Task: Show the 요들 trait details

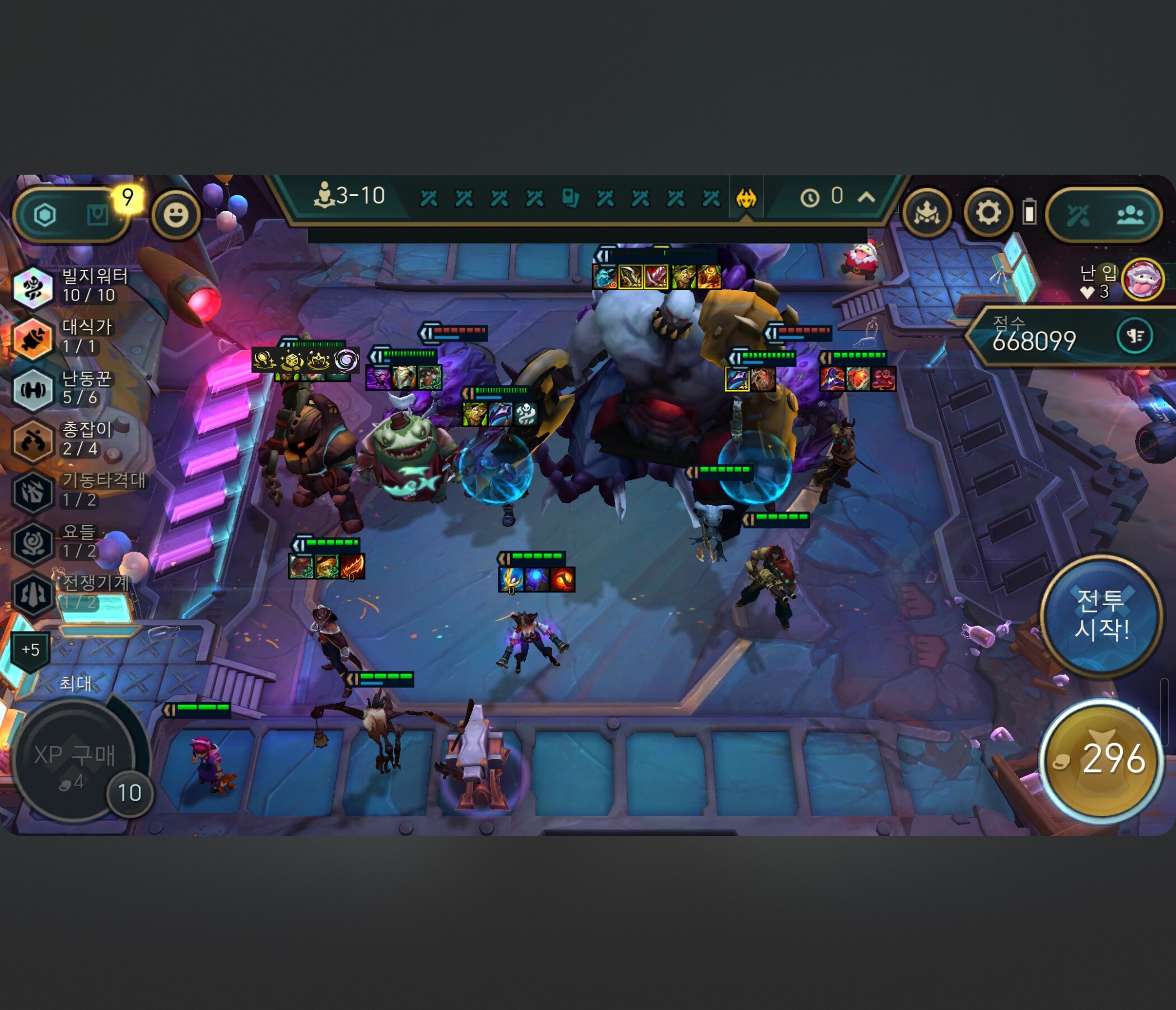Action: 33,543
